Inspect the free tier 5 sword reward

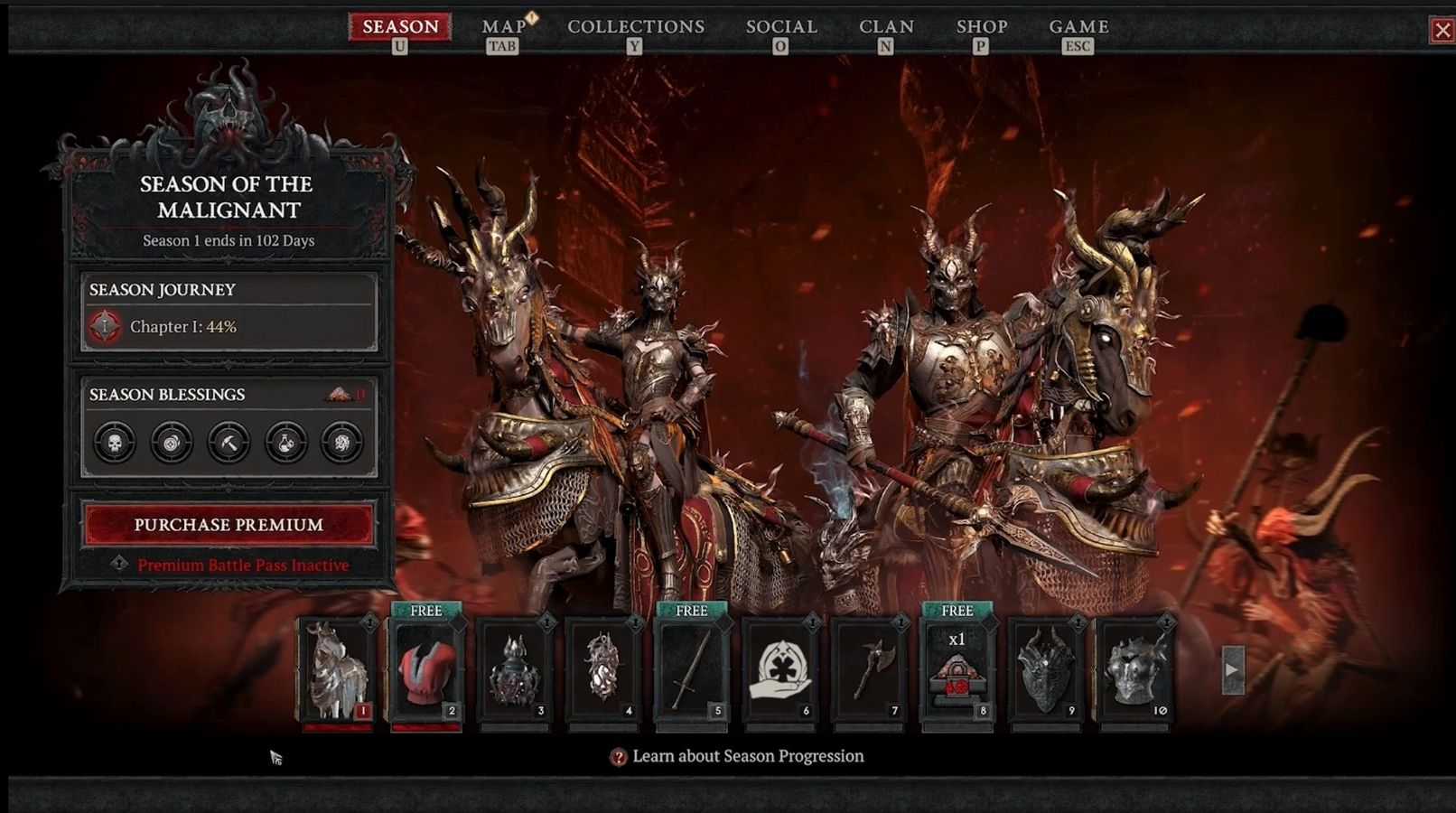(691, 670)
